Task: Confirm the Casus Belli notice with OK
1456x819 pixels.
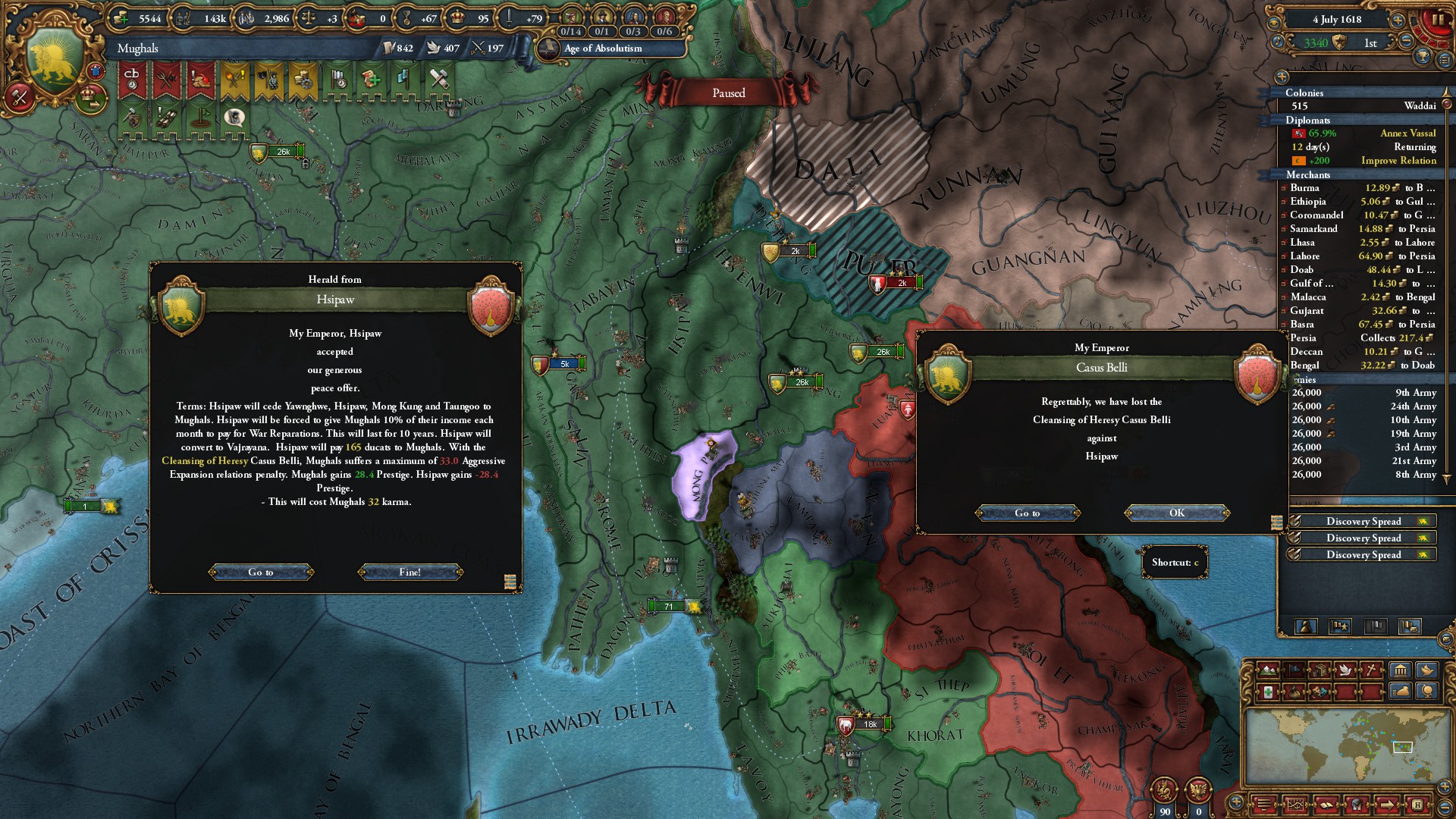Action: point(1176,513)
